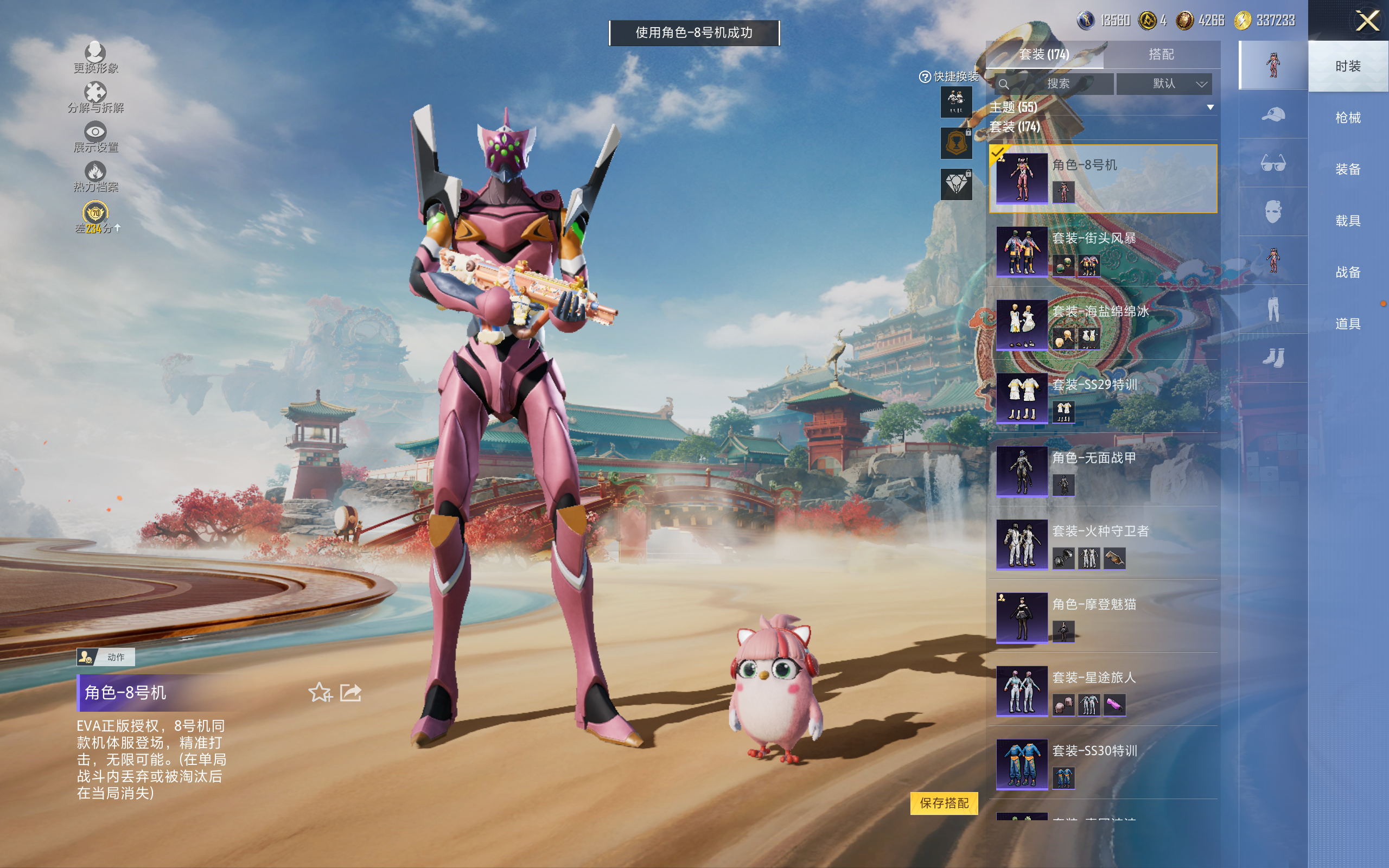Go to the 道具 category
Screen dimensions: 1389x868
1347,324
